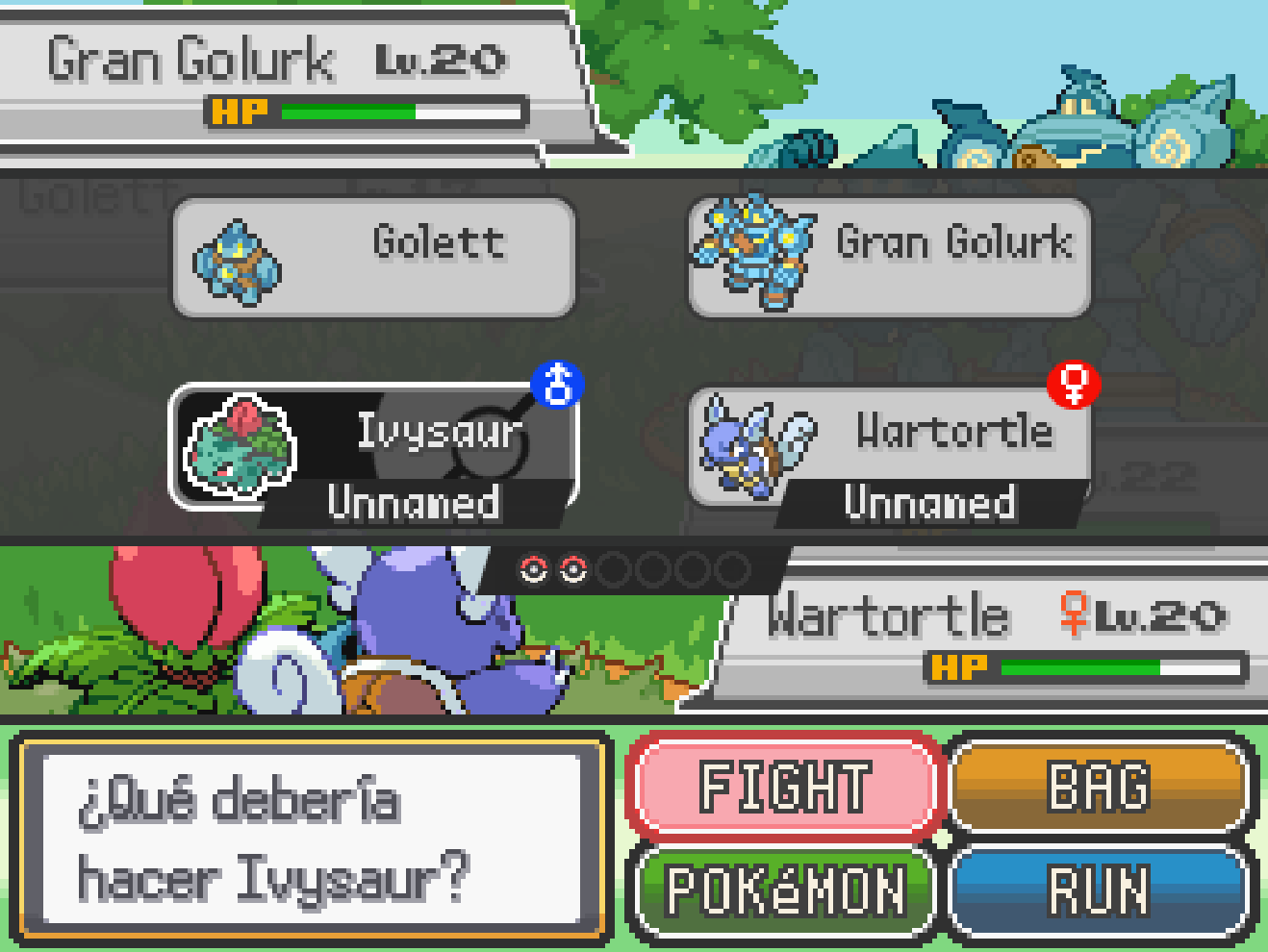The width and height of the screenshot is (1268, 952).
Task: Select the Ivysaur panel
Action: 373,447
